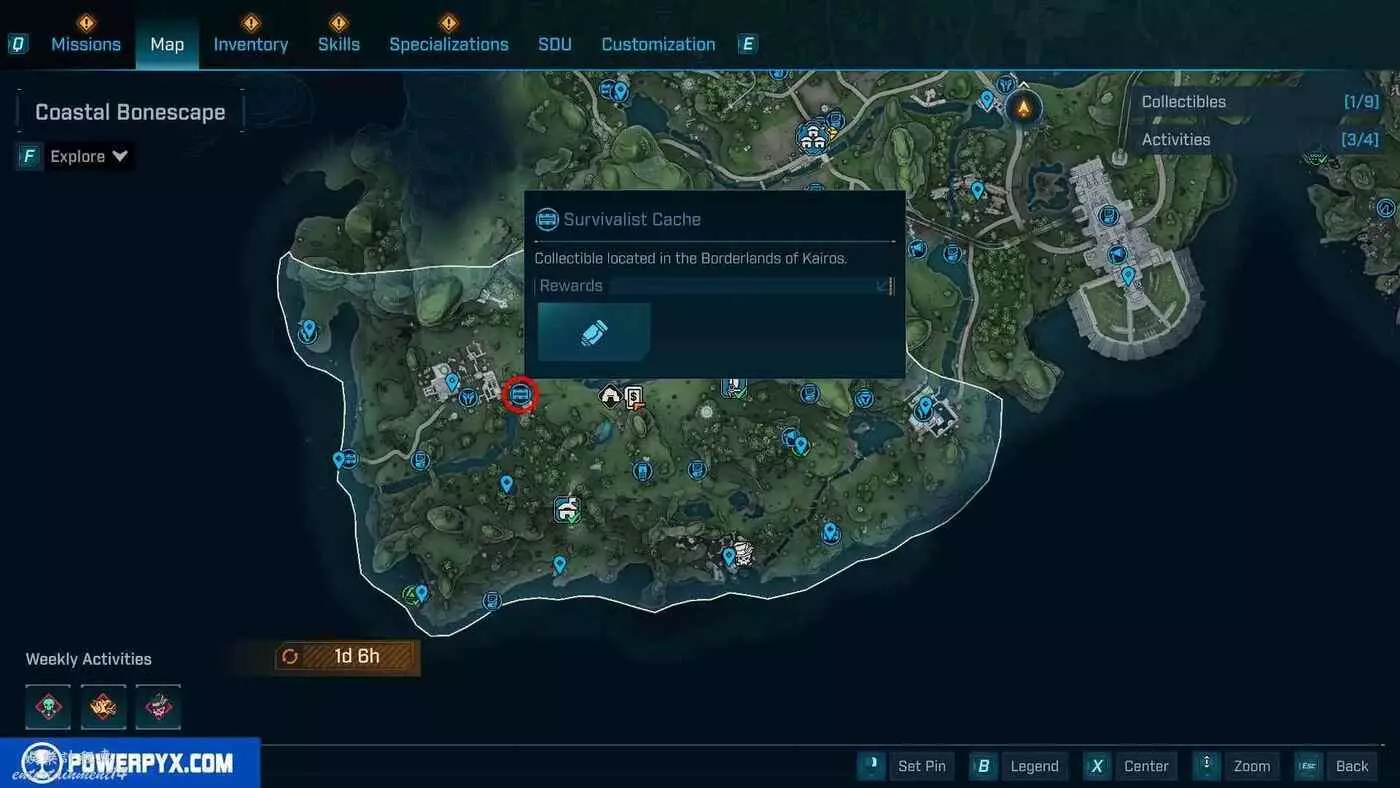Click the Survivalist Cache reward item
1400x788 pixels.
pyautogui.click(x=594, y=333)
